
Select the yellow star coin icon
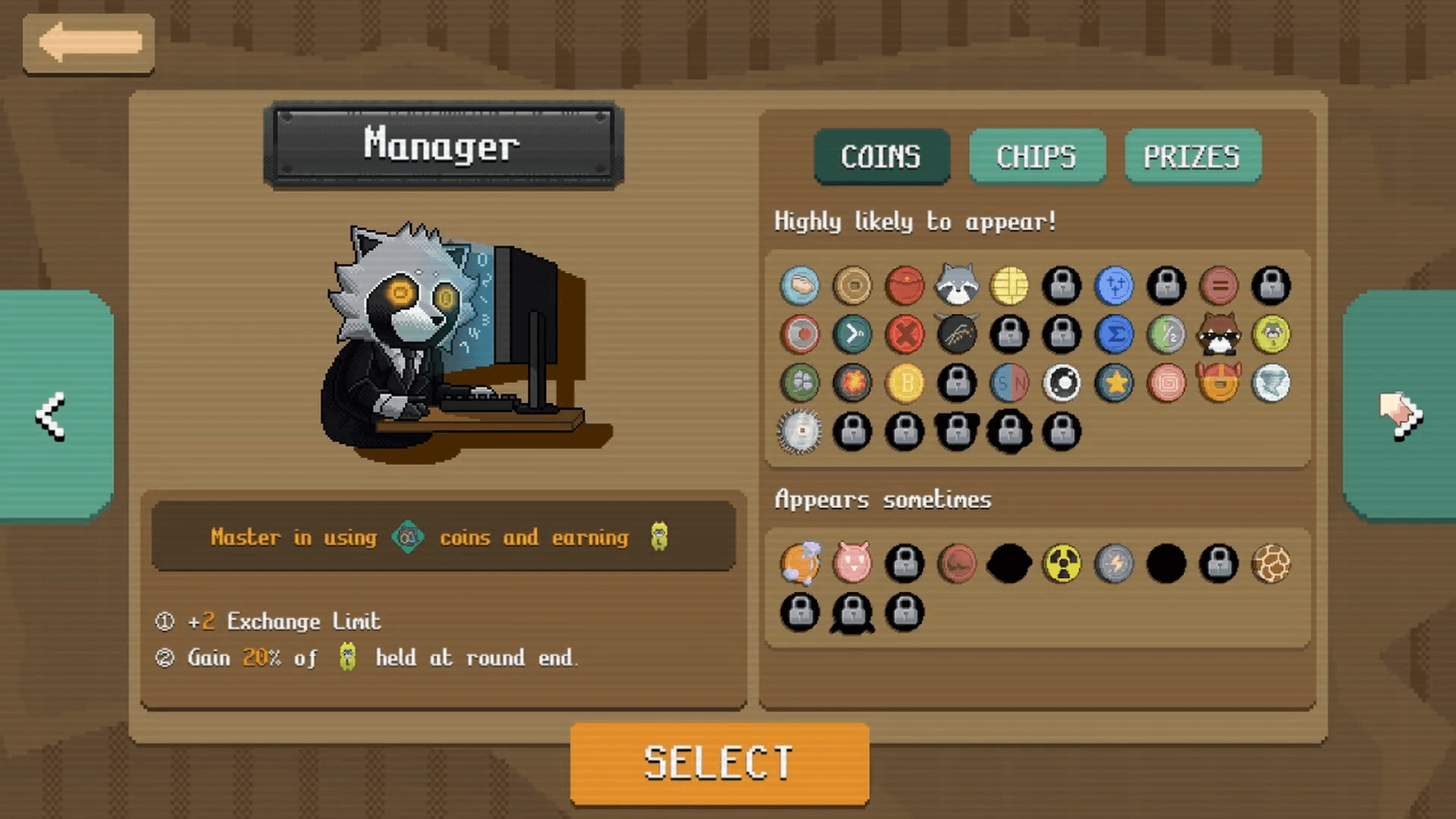click(1115, 383)
